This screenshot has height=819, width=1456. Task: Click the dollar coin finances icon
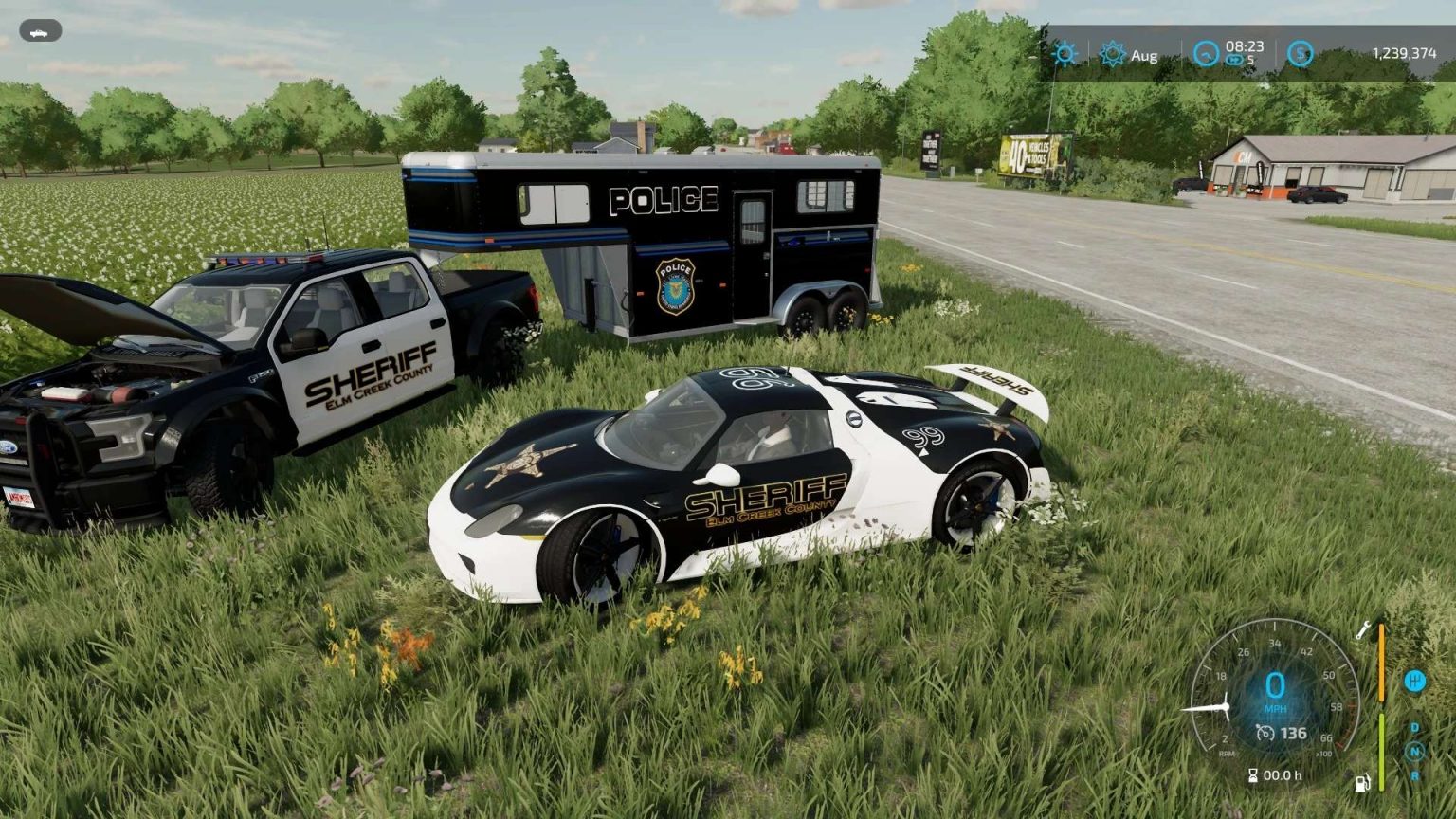(1300, 54)
